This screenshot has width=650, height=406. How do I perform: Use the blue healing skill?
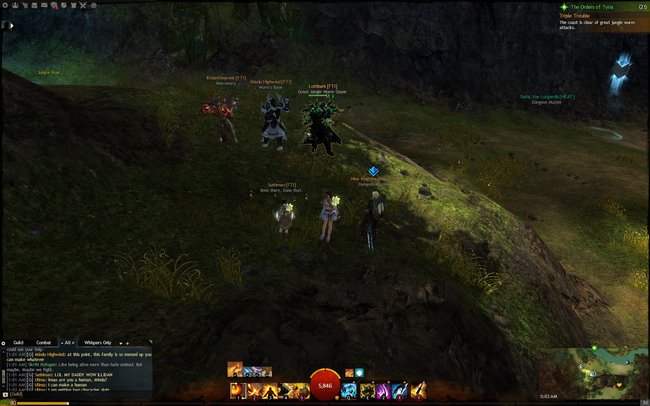point(349,389)
